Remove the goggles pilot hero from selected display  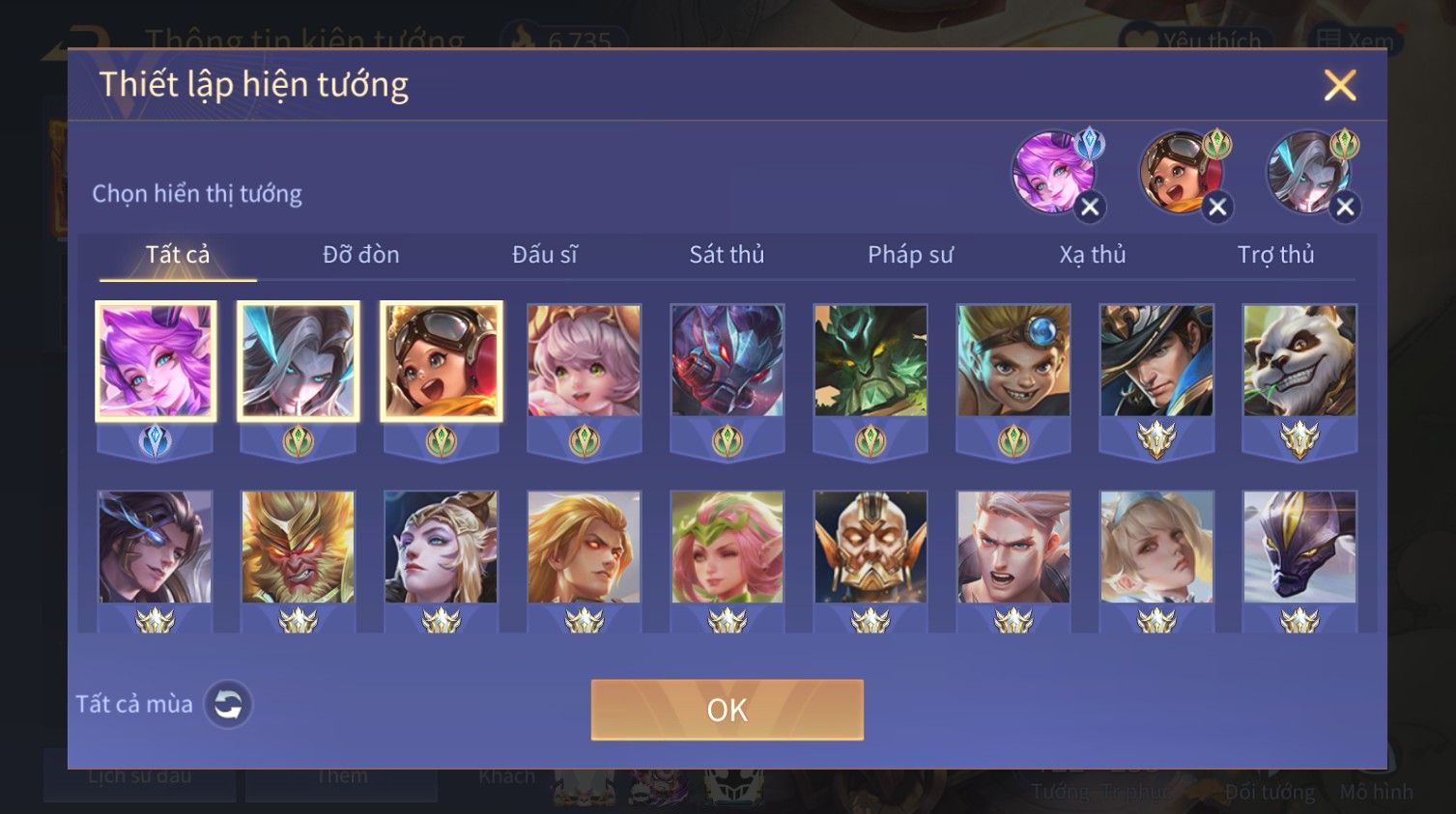(1217, 207)
